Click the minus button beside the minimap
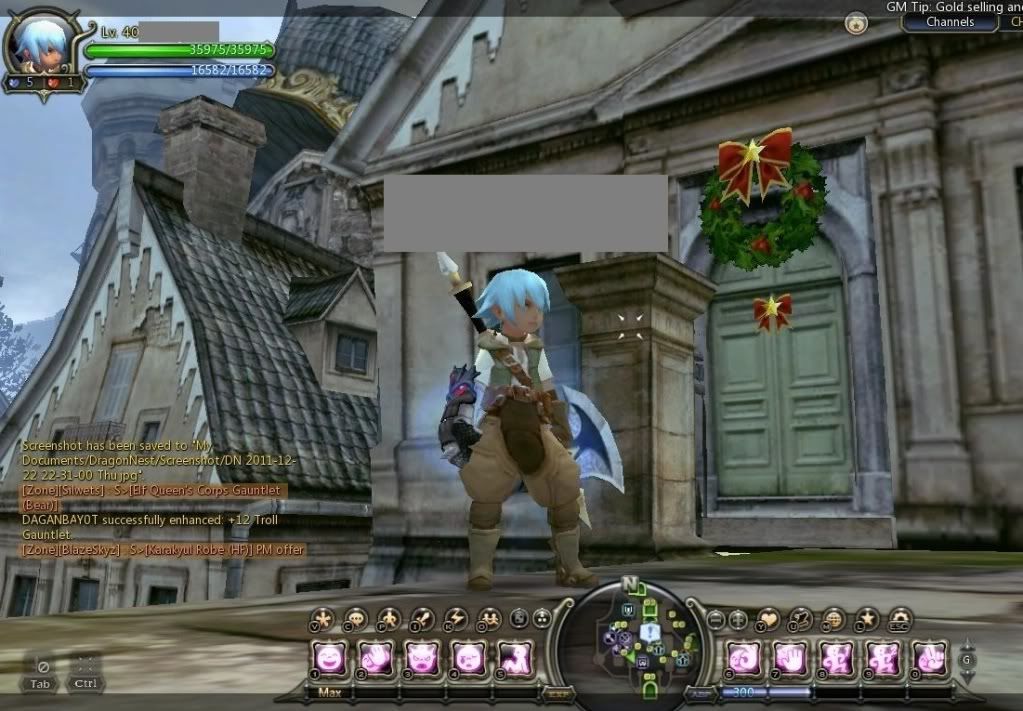 tap(715, 620)
